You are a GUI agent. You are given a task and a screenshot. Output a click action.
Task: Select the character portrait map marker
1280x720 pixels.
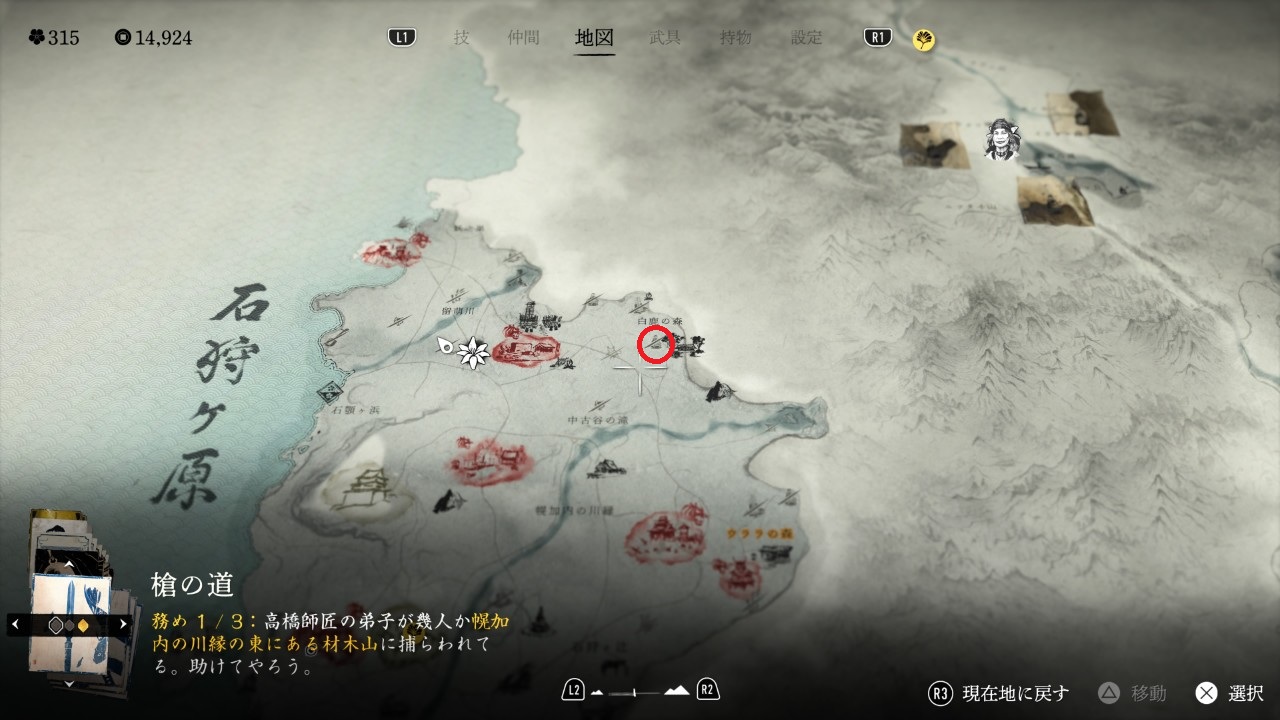tap(1000, 140)
